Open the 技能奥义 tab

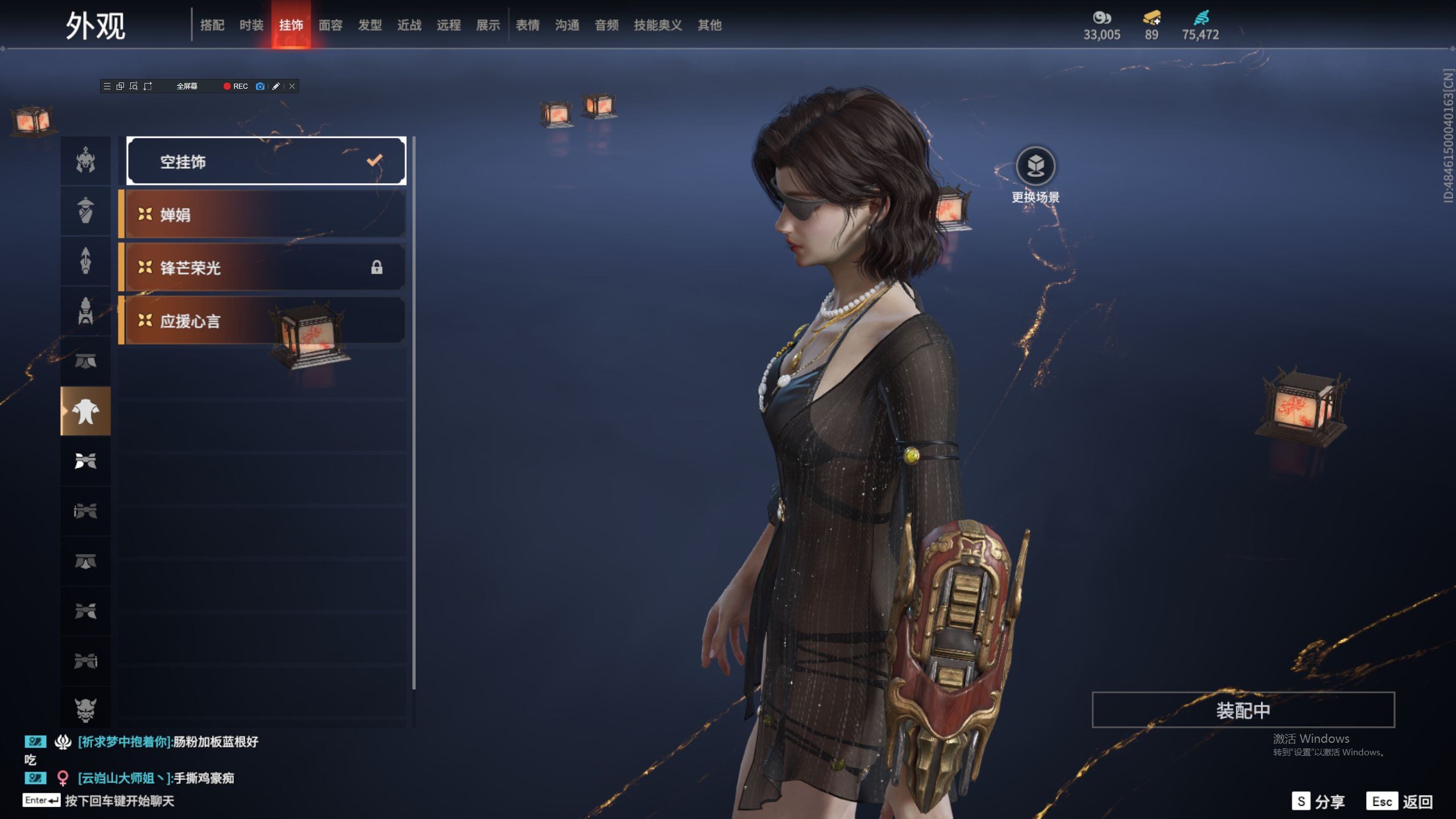click(658, 25)
